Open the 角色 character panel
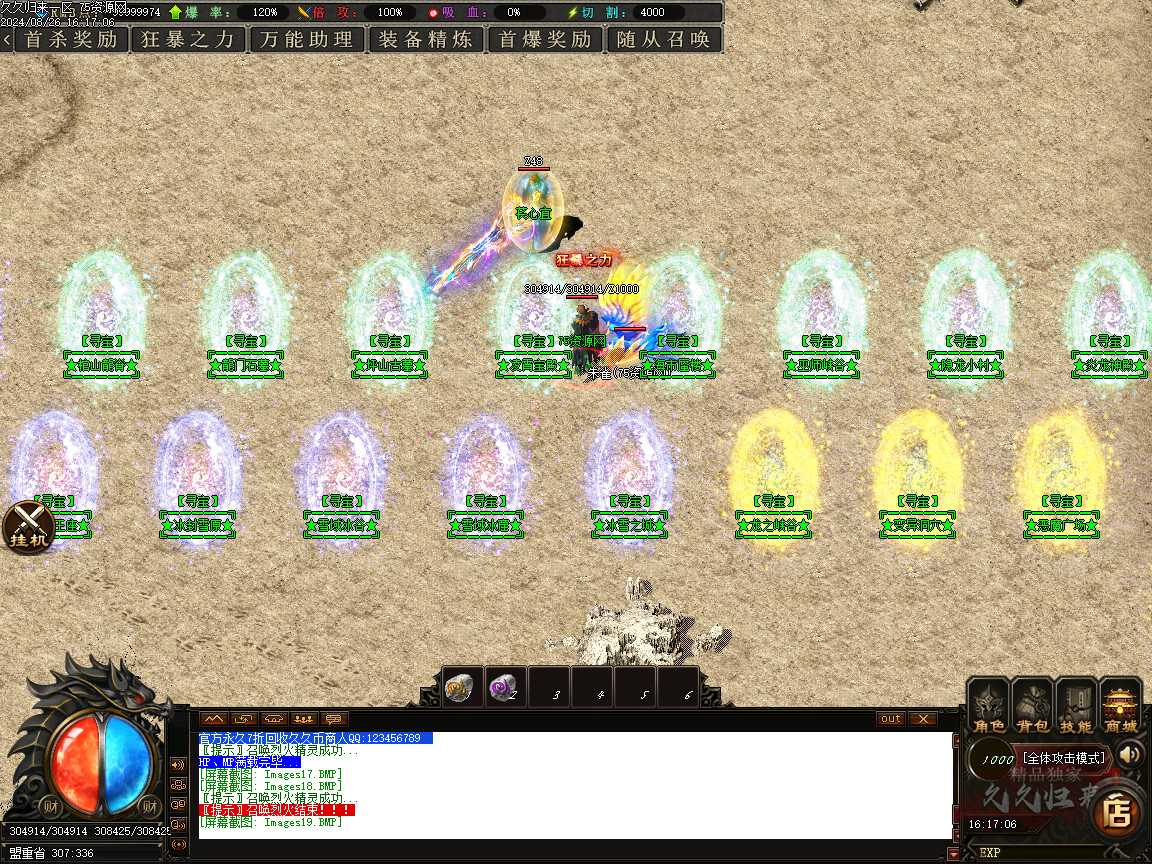Image resolution: width=1152 pixels, height=864 pixels. (x=990, y=705)
